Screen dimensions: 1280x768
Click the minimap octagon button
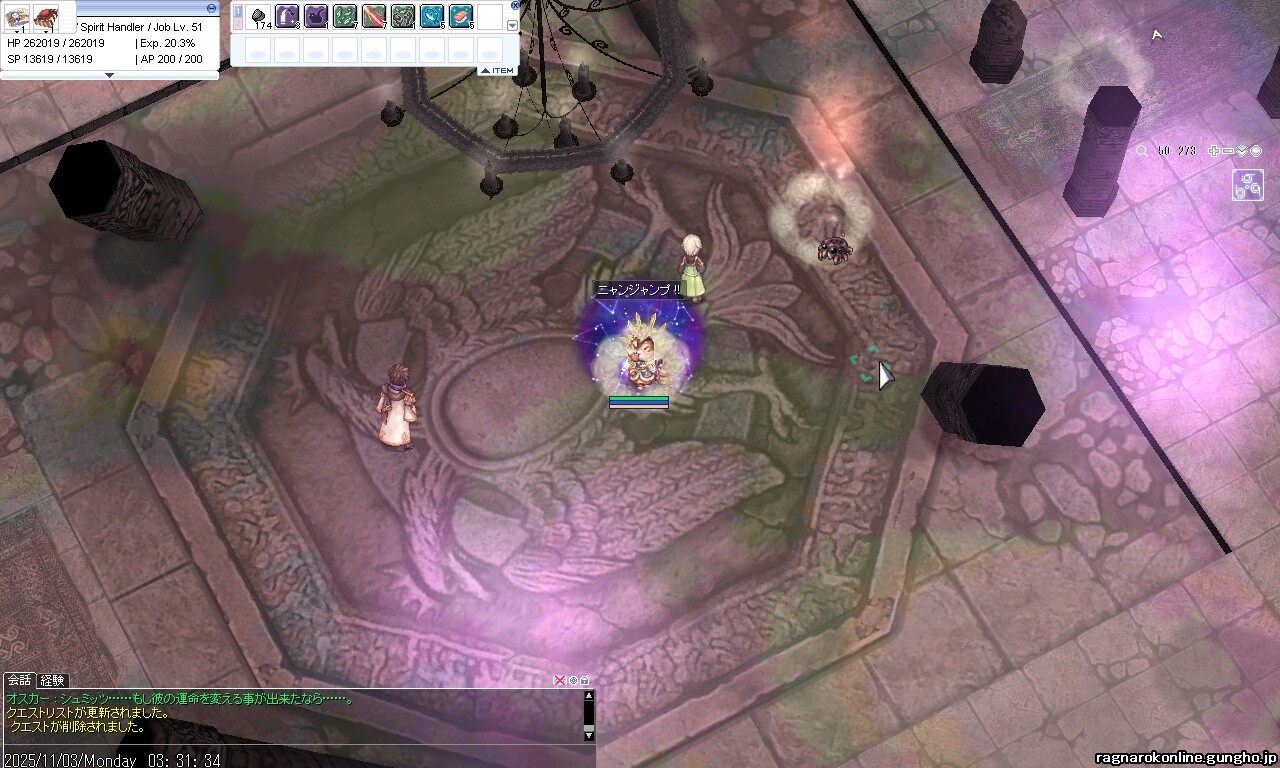[x=1256, y=151]
